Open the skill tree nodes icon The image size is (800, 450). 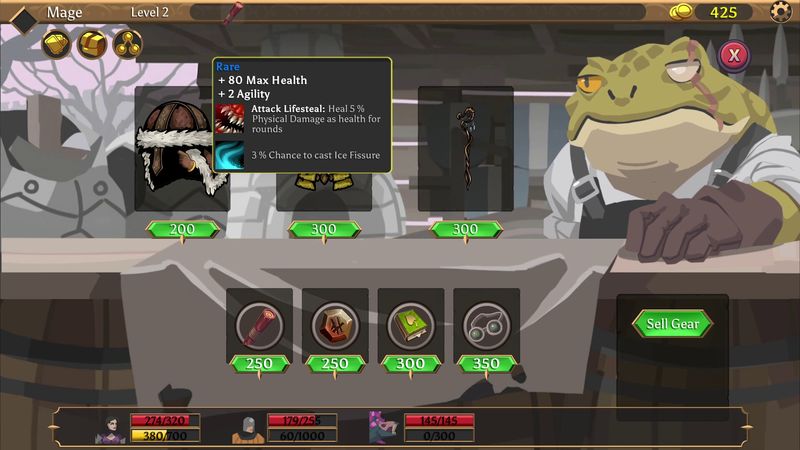tap(126, 43)
